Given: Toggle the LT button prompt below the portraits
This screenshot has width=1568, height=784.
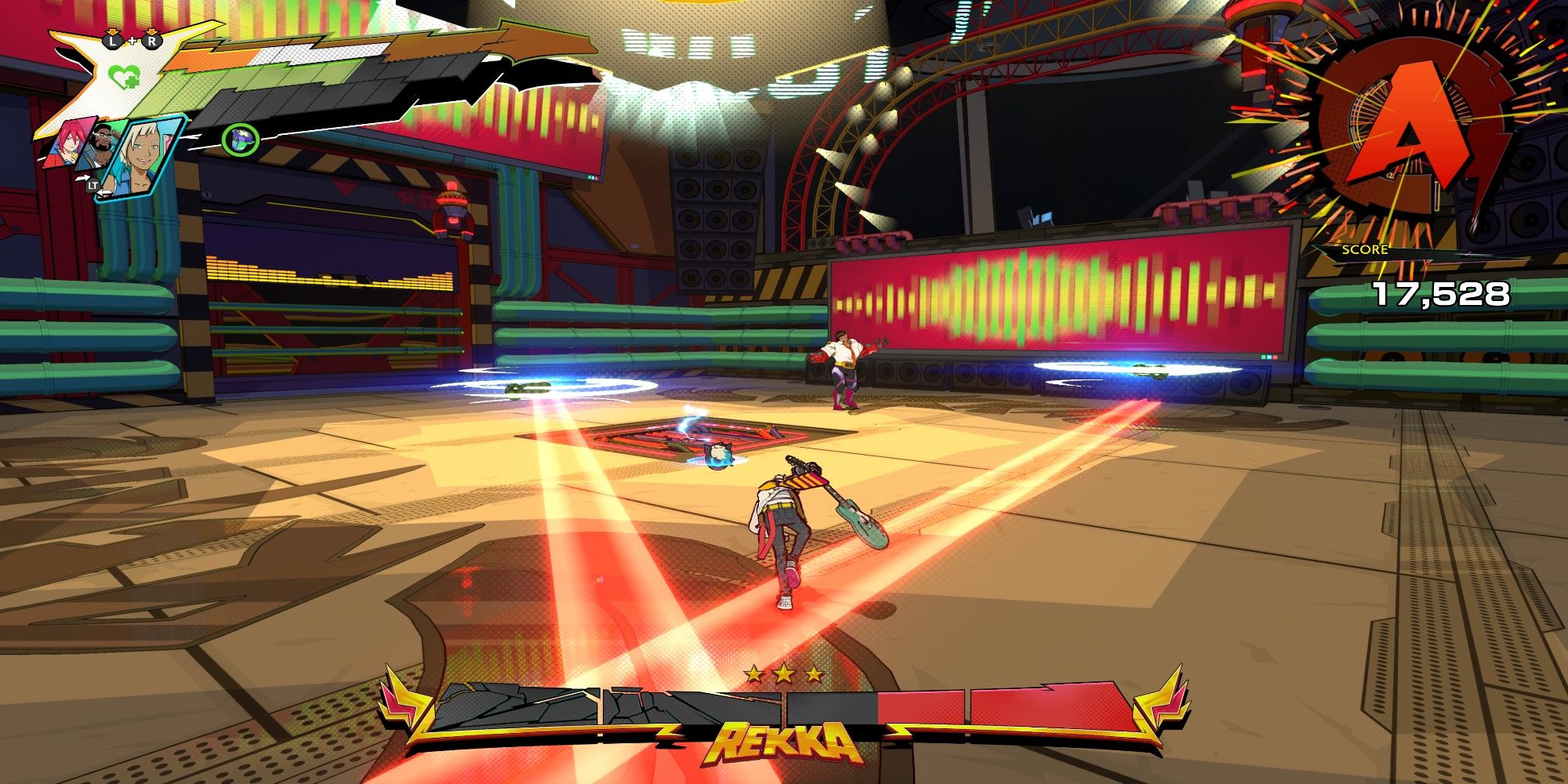Looking at the screenshot, I should [93, 187].
